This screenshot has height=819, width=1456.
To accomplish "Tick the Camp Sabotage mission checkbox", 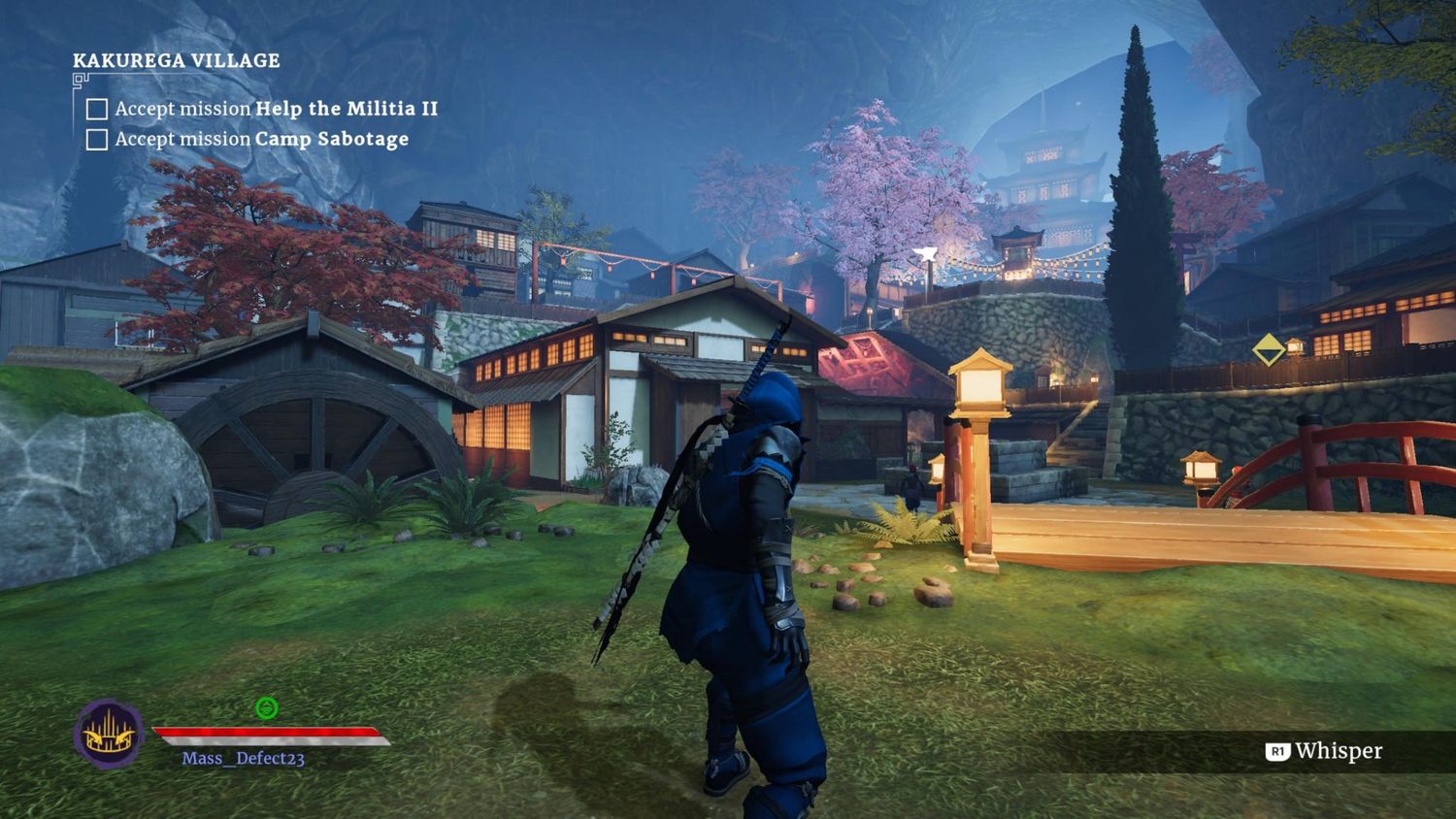I will coord(97,140).
